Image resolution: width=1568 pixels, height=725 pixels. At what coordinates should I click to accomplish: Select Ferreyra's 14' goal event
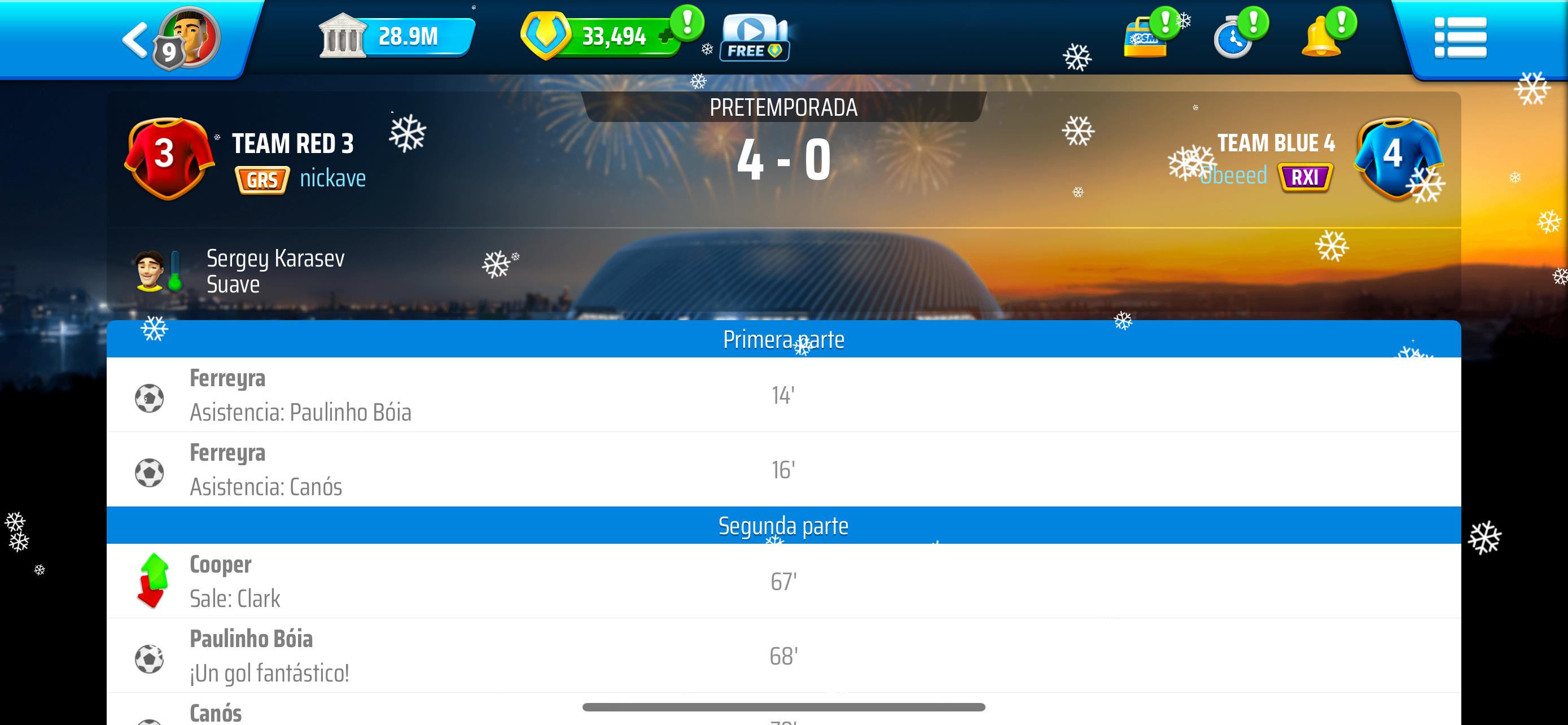(783, 395)
